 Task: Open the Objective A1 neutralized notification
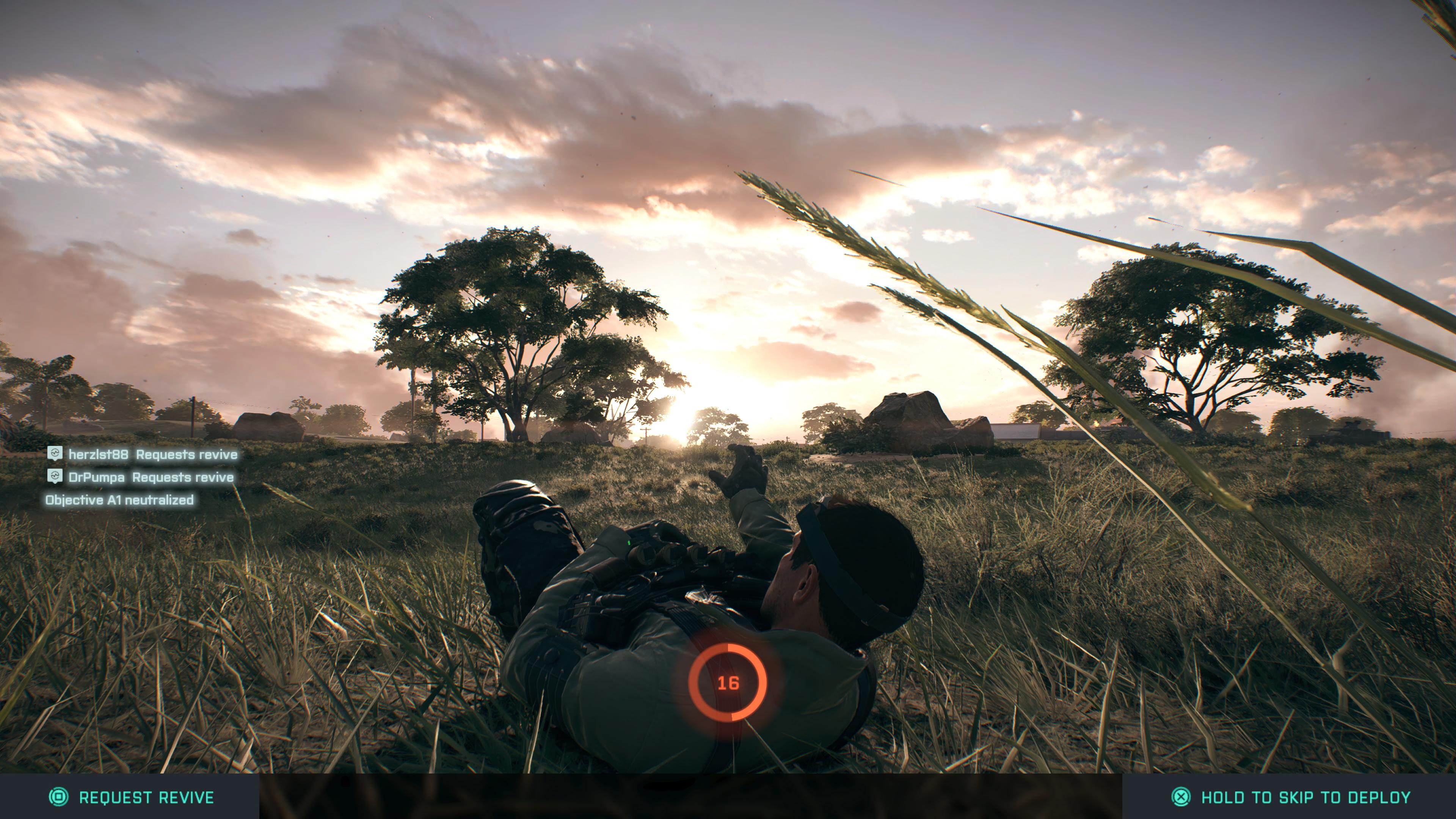[119, 500]
